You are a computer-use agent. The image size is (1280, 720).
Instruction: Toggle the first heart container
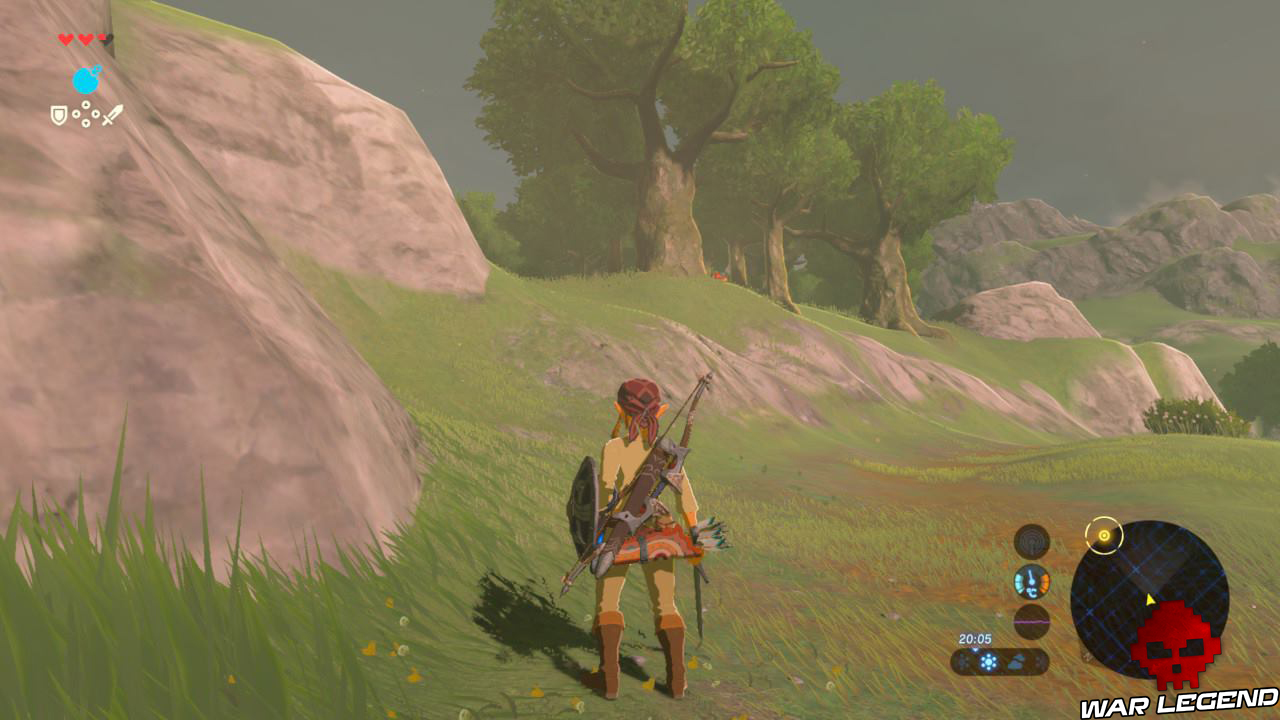pyautogui.click(x=65, y=38)
